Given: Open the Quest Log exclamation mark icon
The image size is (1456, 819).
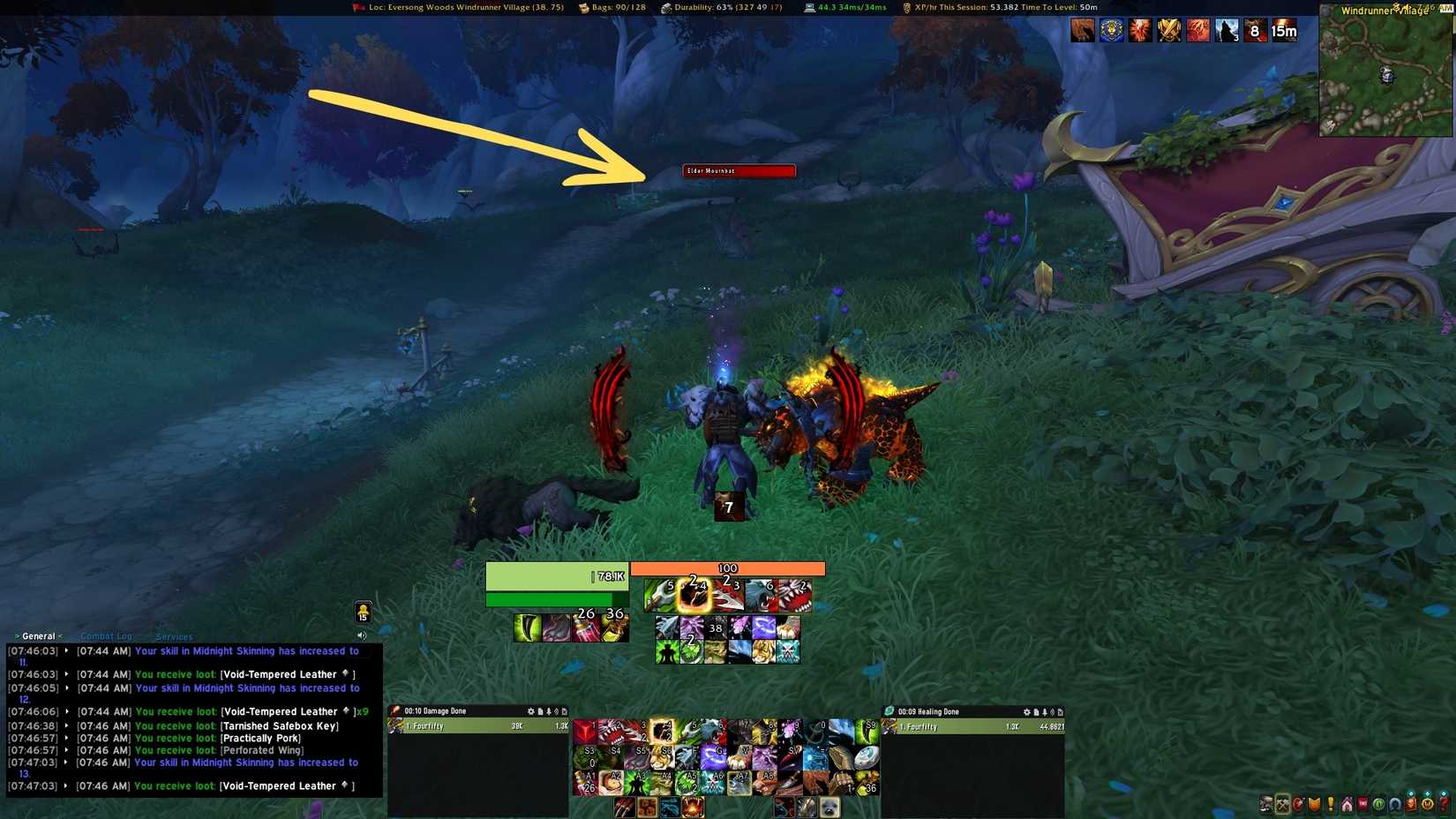Looking at the screenshot, I should tap(1330, 803).
